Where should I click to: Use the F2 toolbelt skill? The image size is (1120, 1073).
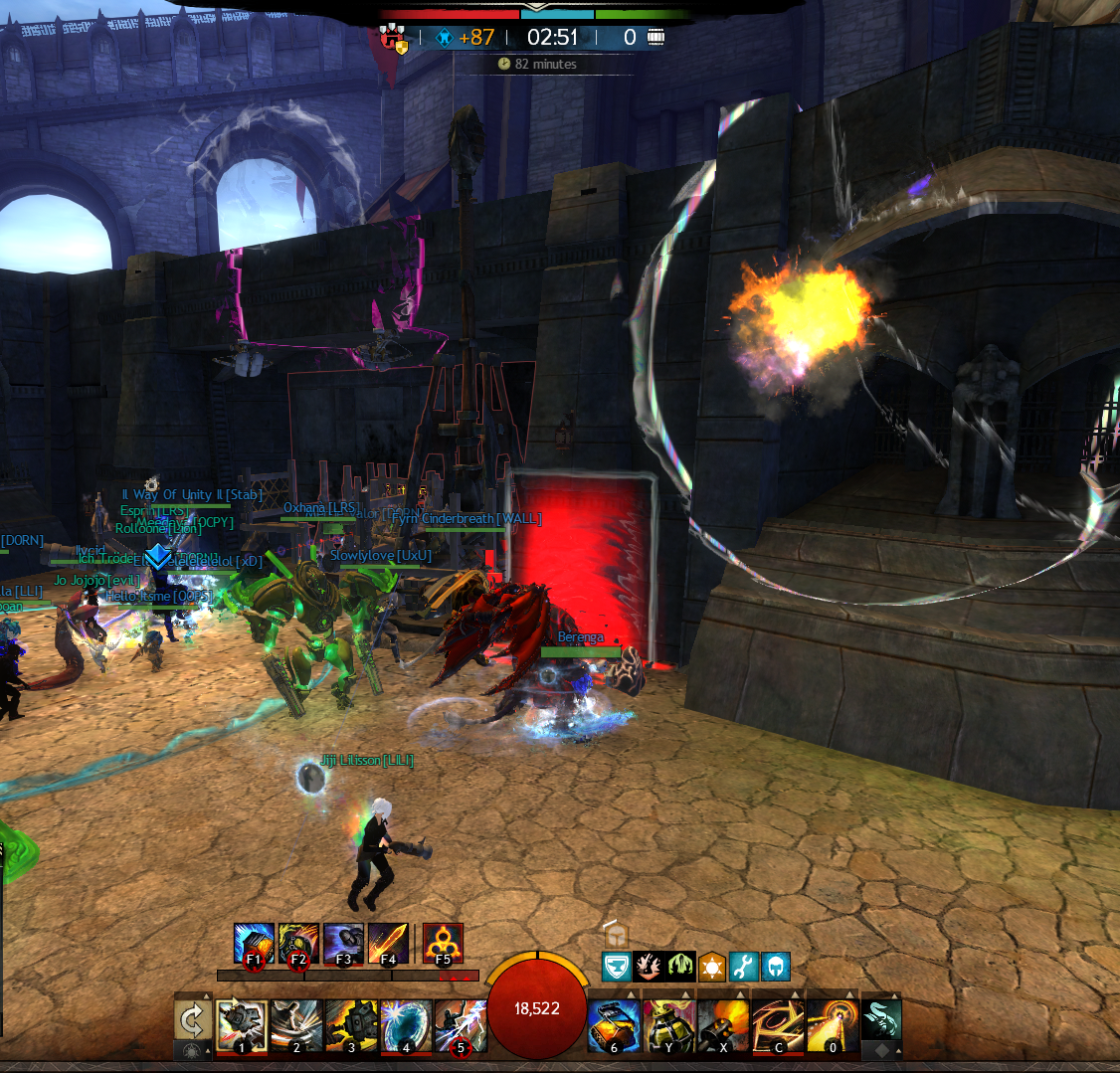[x=298, y=943]
